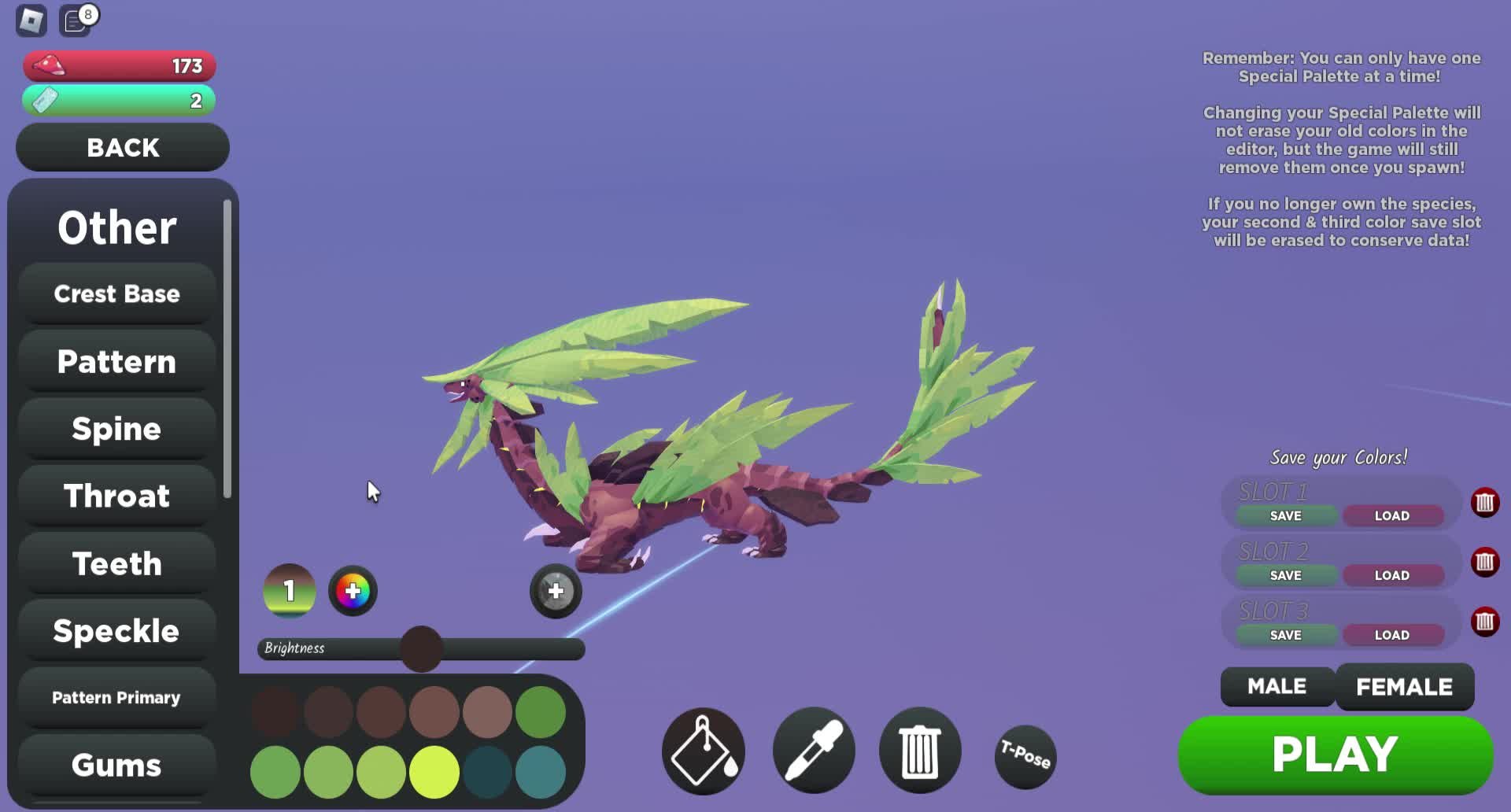Screen dimensions: 1511x812
Task: Select palette number 1 circle
Action: [x=289, y=591]
